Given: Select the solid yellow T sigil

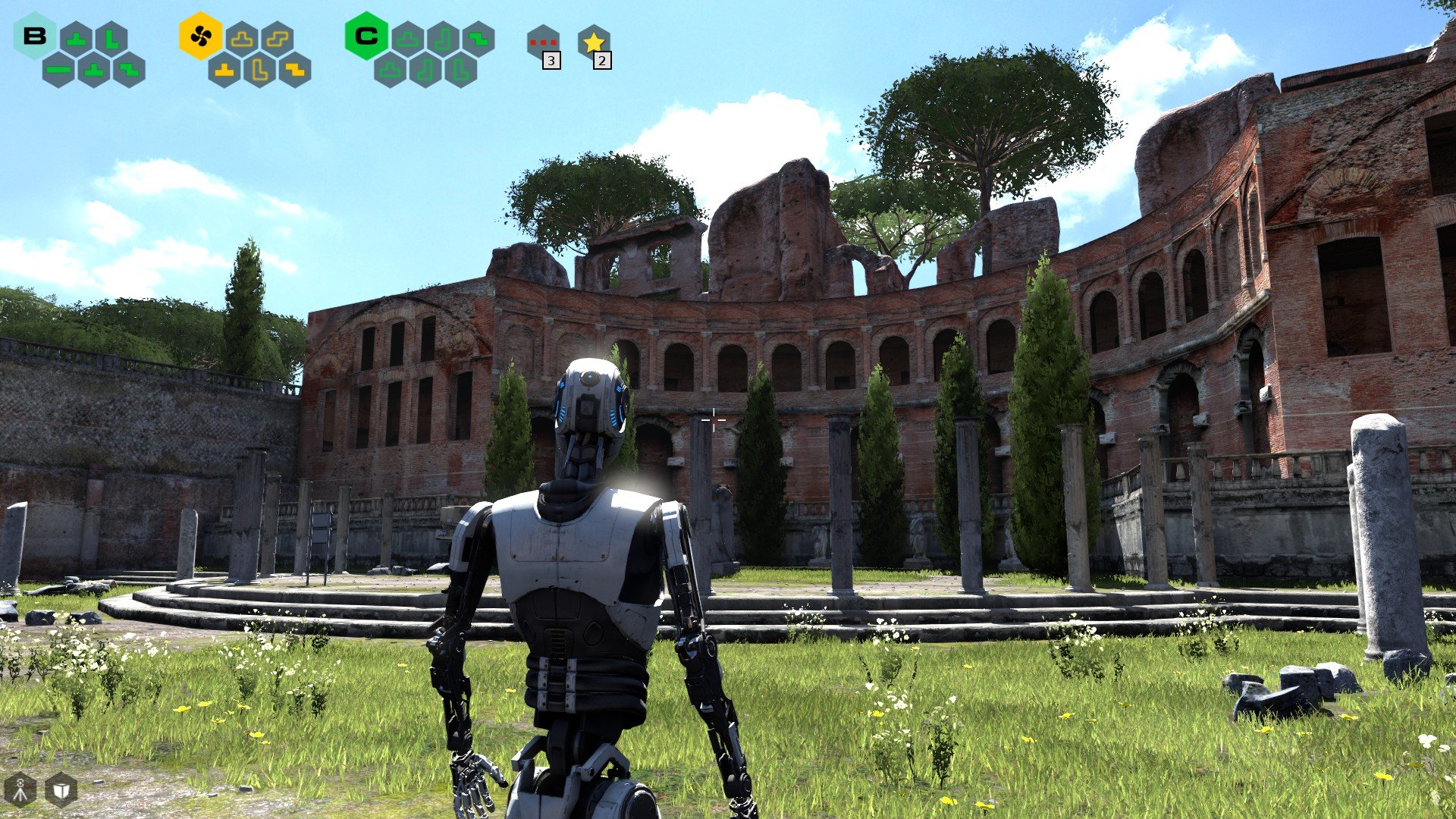Looking at the screenshot, I should coord(224,71).
